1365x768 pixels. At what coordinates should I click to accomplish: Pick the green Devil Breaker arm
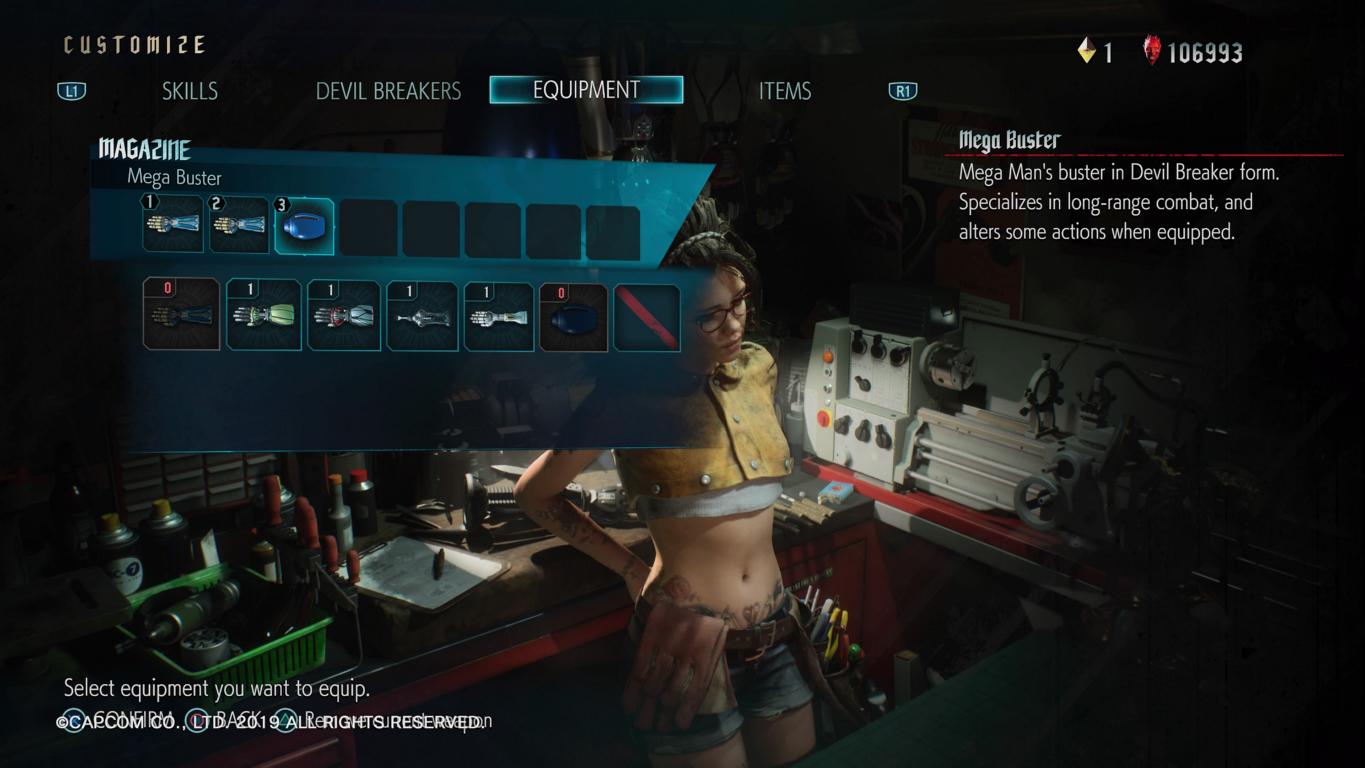264,315
